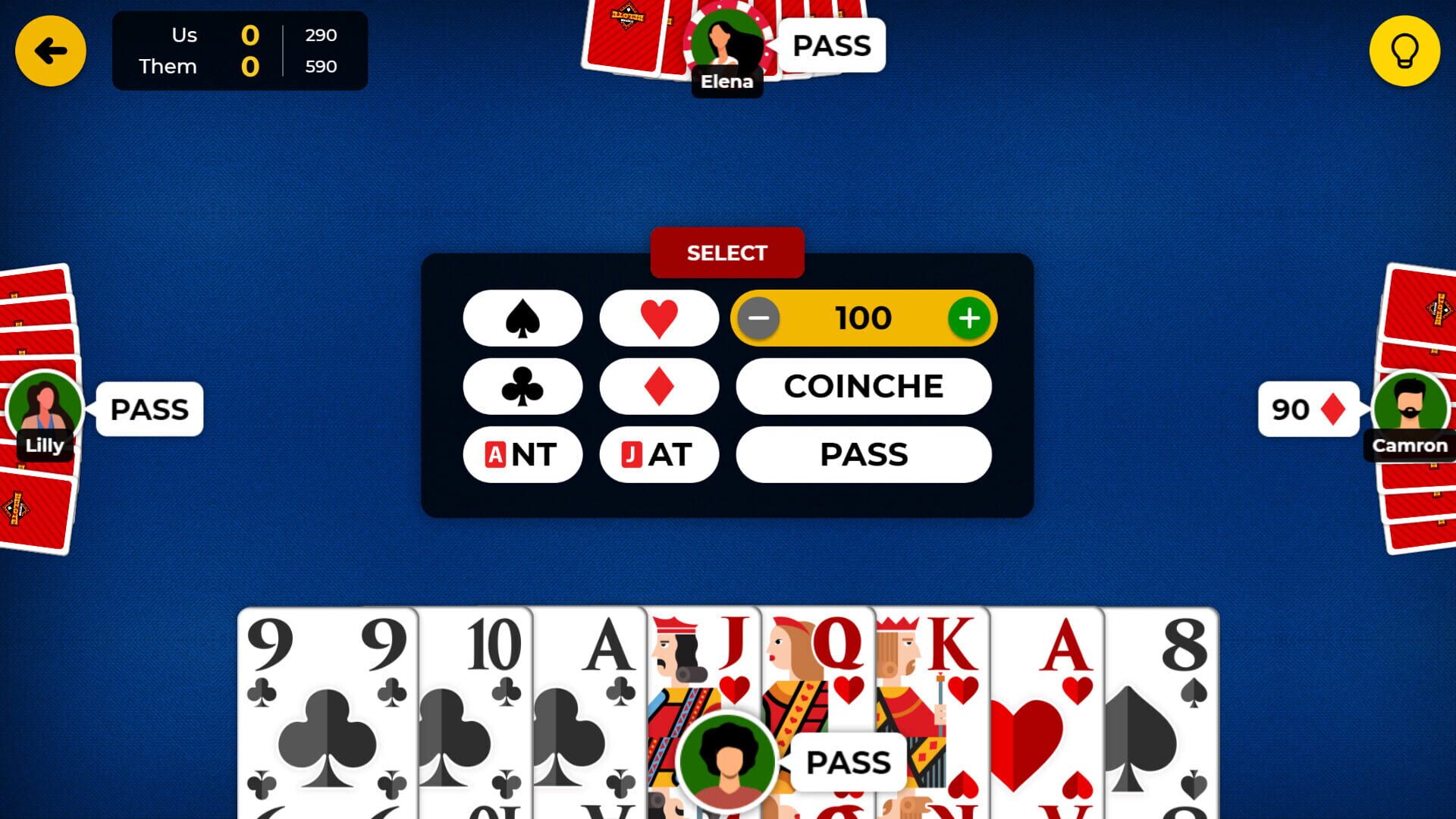This screenshot has width=1456, height=819.
Task: Select the hearts suit for bidding
Action: click(x=659, y=318)
